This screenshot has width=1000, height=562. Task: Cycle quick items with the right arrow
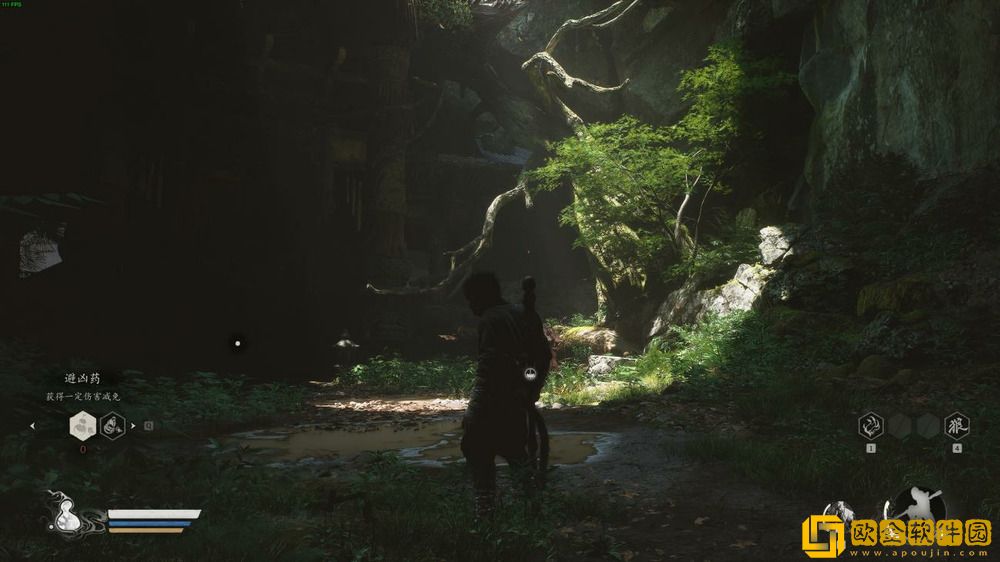(x=133, y=426)
